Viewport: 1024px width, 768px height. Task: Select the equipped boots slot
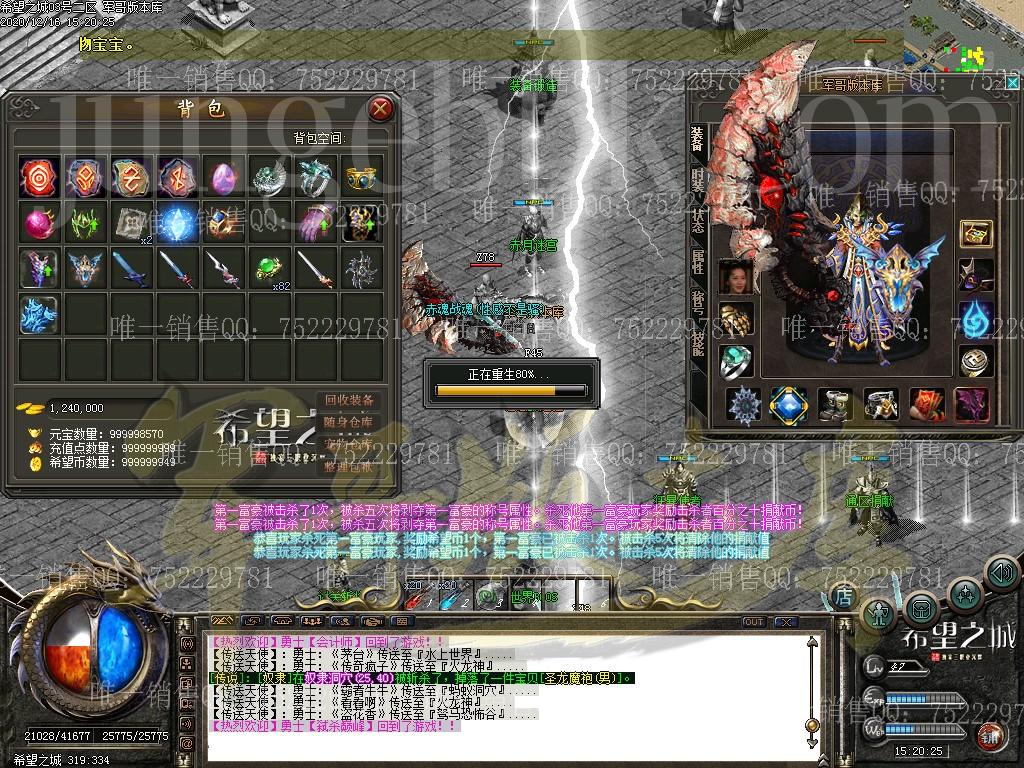coord(835,404)
